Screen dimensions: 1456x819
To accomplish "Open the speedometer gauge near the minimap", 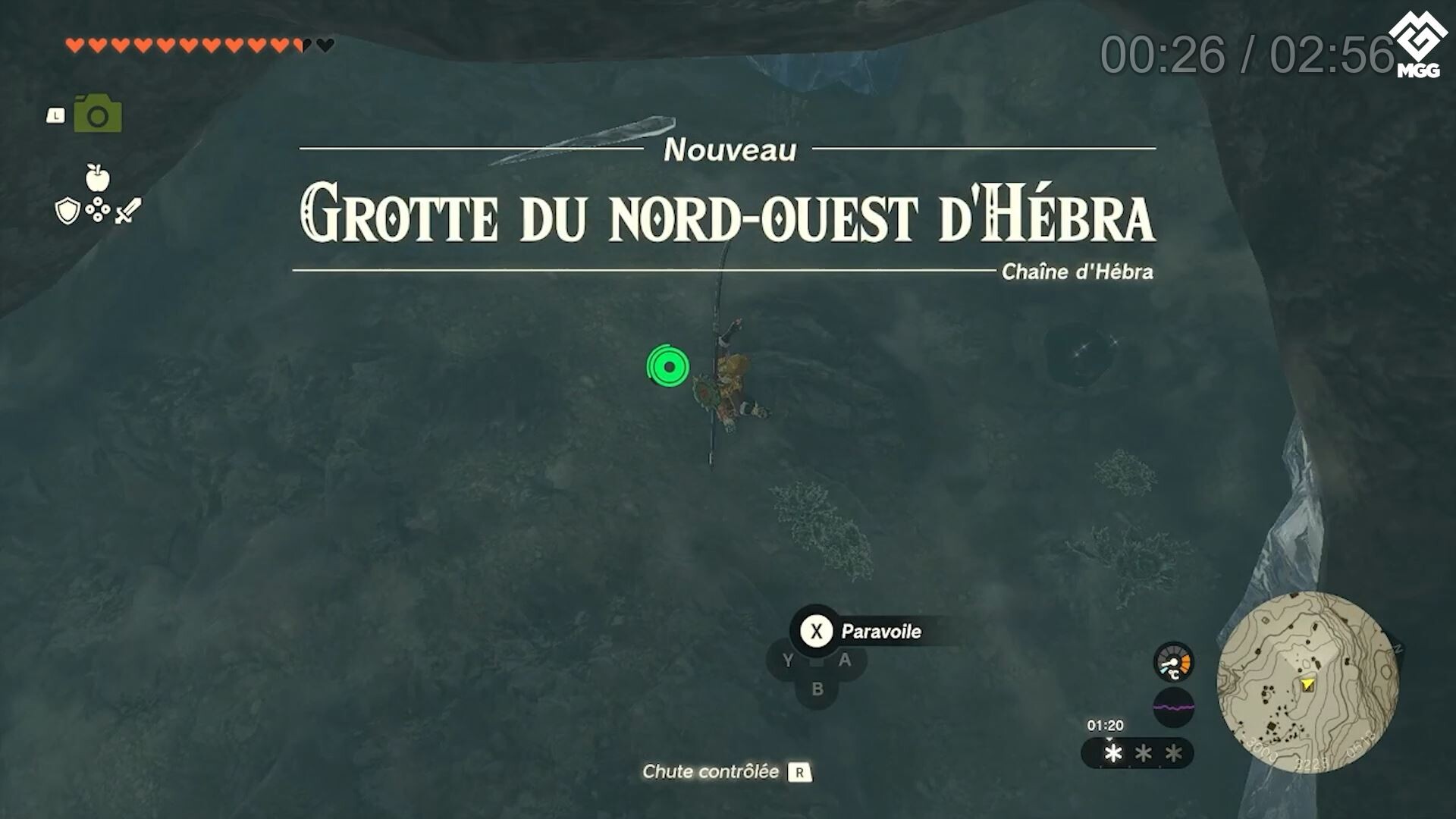I will click(x=1172, y=661).
